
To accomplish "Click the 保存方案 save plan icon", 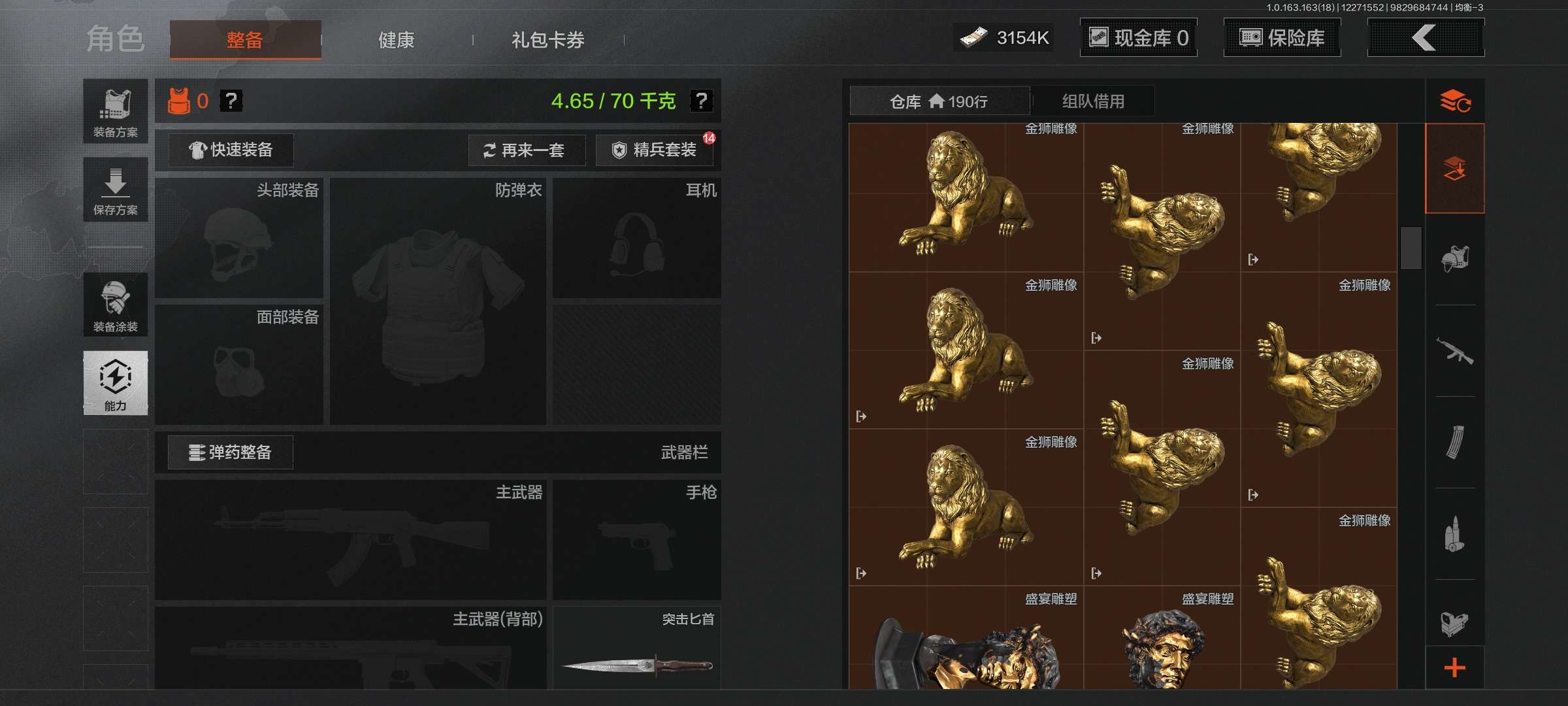I will coord(116,190).
